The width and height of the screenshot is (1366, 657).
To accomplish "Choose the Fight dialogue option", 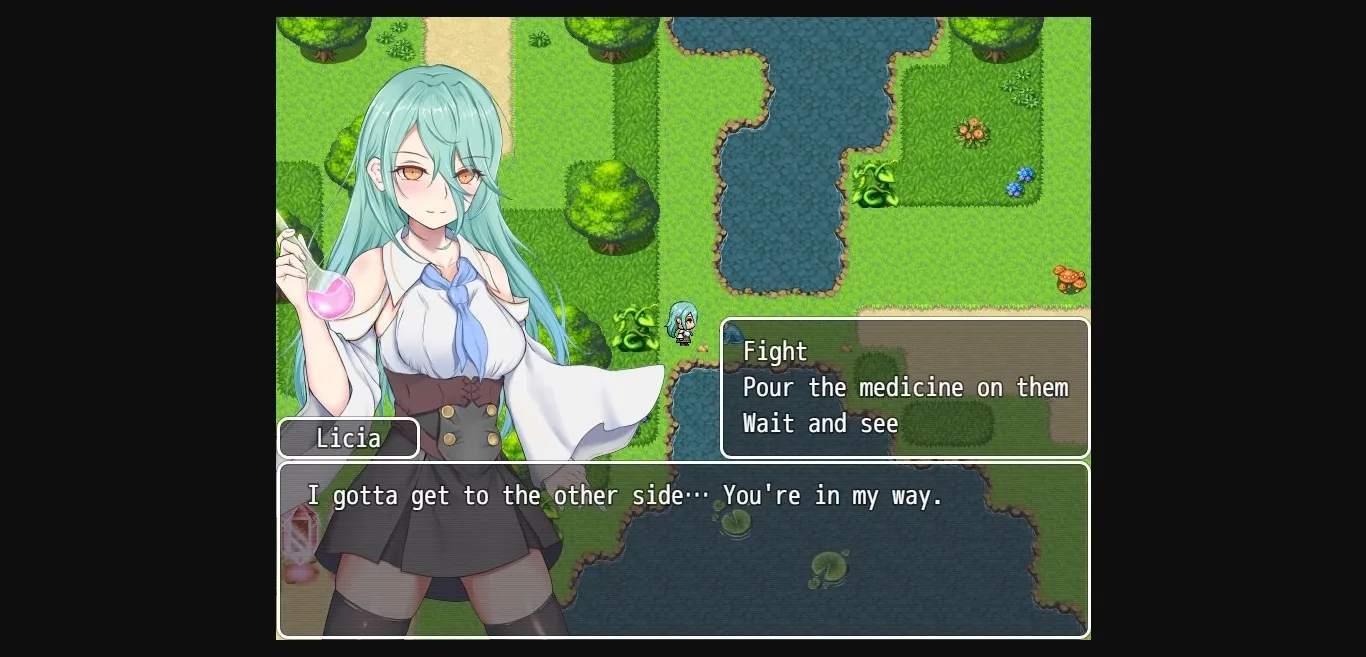I will pos(775,352).
